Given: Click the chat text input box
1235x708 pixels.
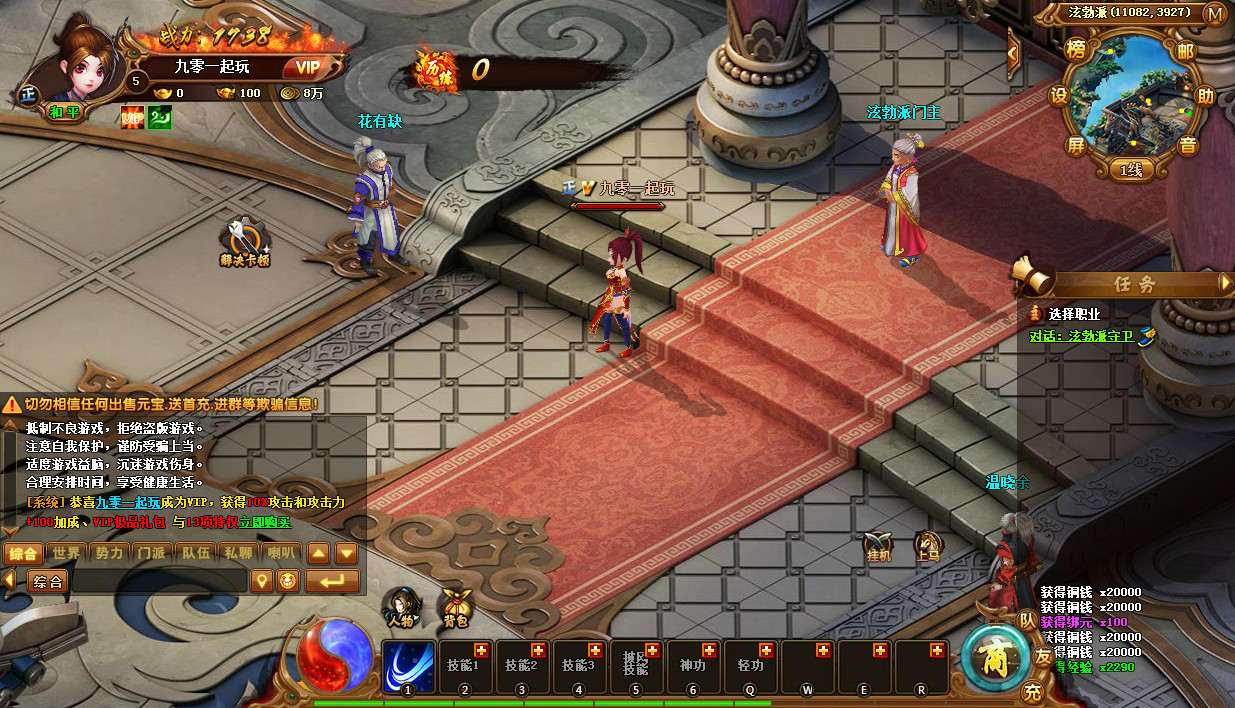Looking at the screenshot, I should (158, 581).
